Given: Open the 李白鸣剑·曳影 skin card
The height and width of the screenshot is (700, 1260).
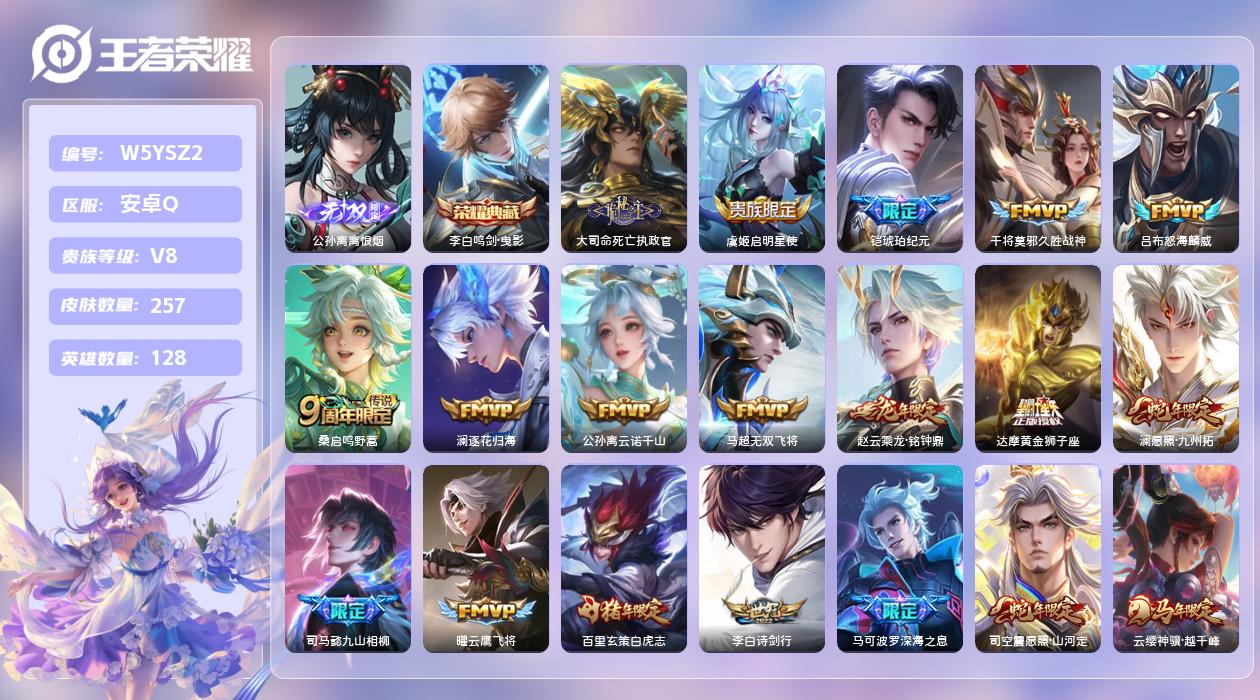Looking at the screenshot, I should point(486,158).
